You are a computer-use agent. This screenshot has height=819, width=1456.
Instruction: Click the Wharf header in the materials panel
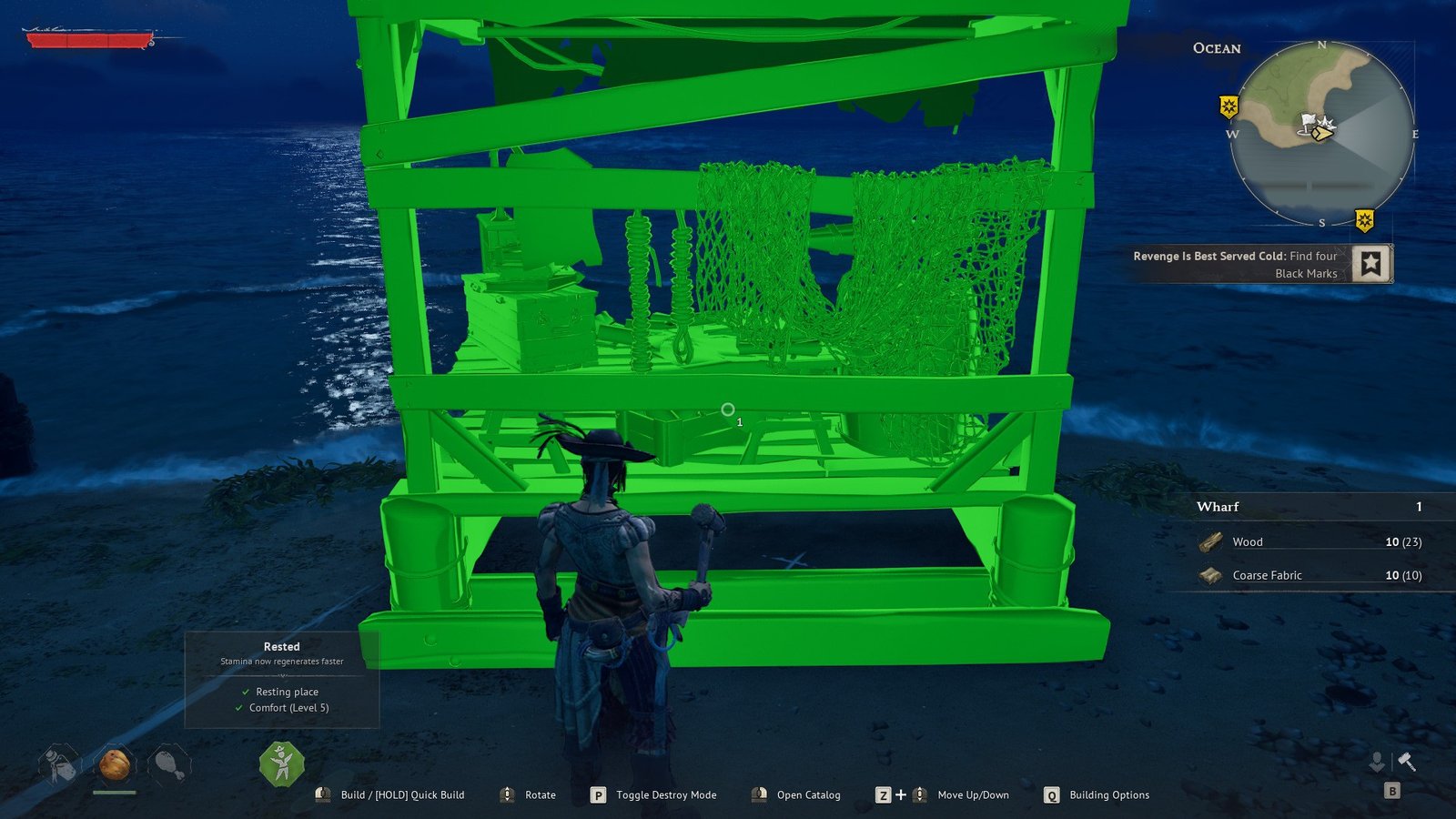tap(1219, 507)
